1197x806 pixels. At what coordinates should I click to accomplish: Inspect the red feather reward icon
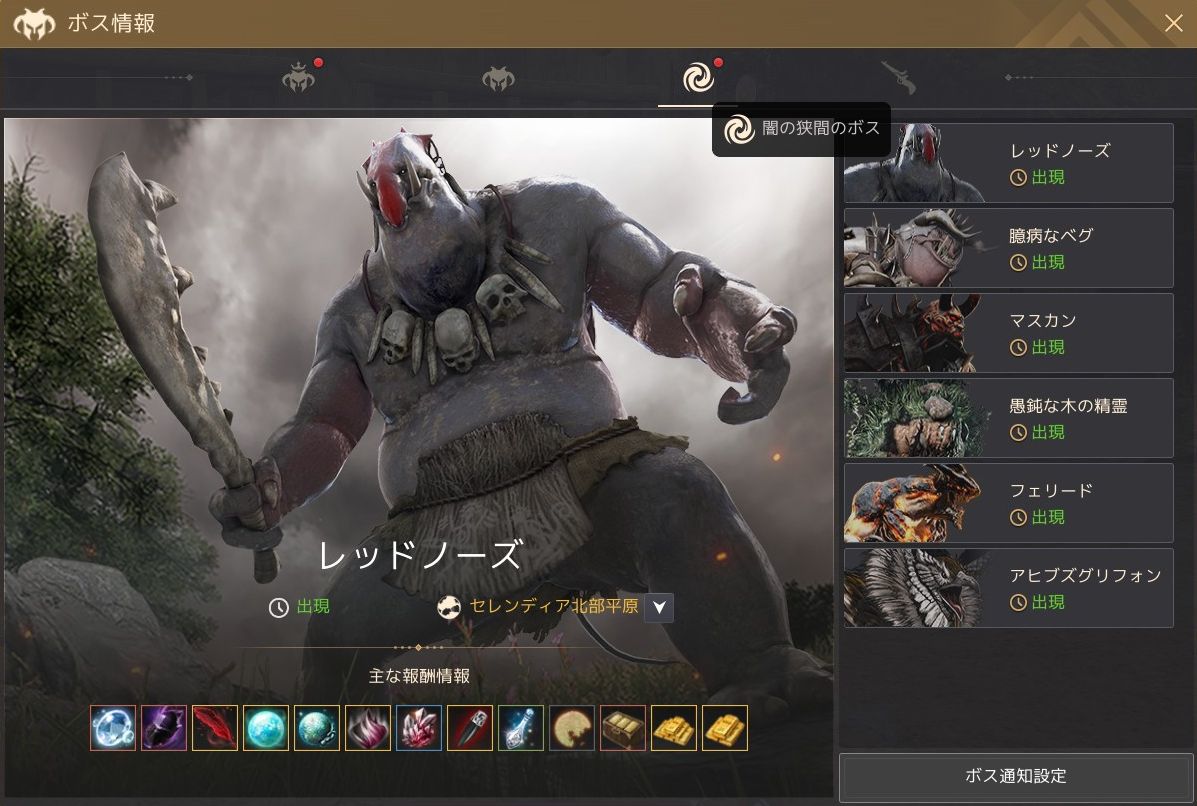pos(215,728)
